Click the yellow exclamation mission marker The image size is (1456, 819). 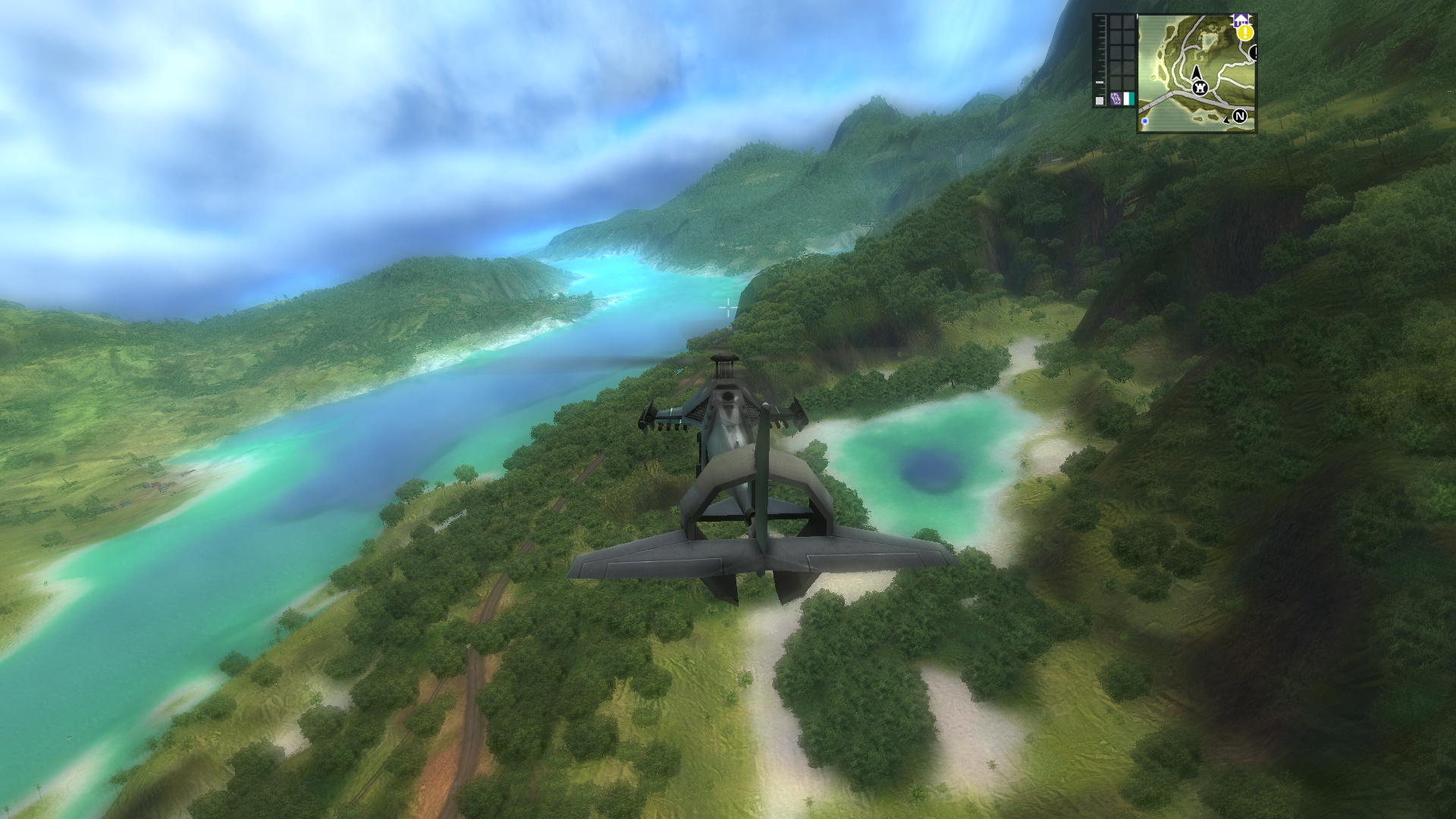[x=1244, y=33]
